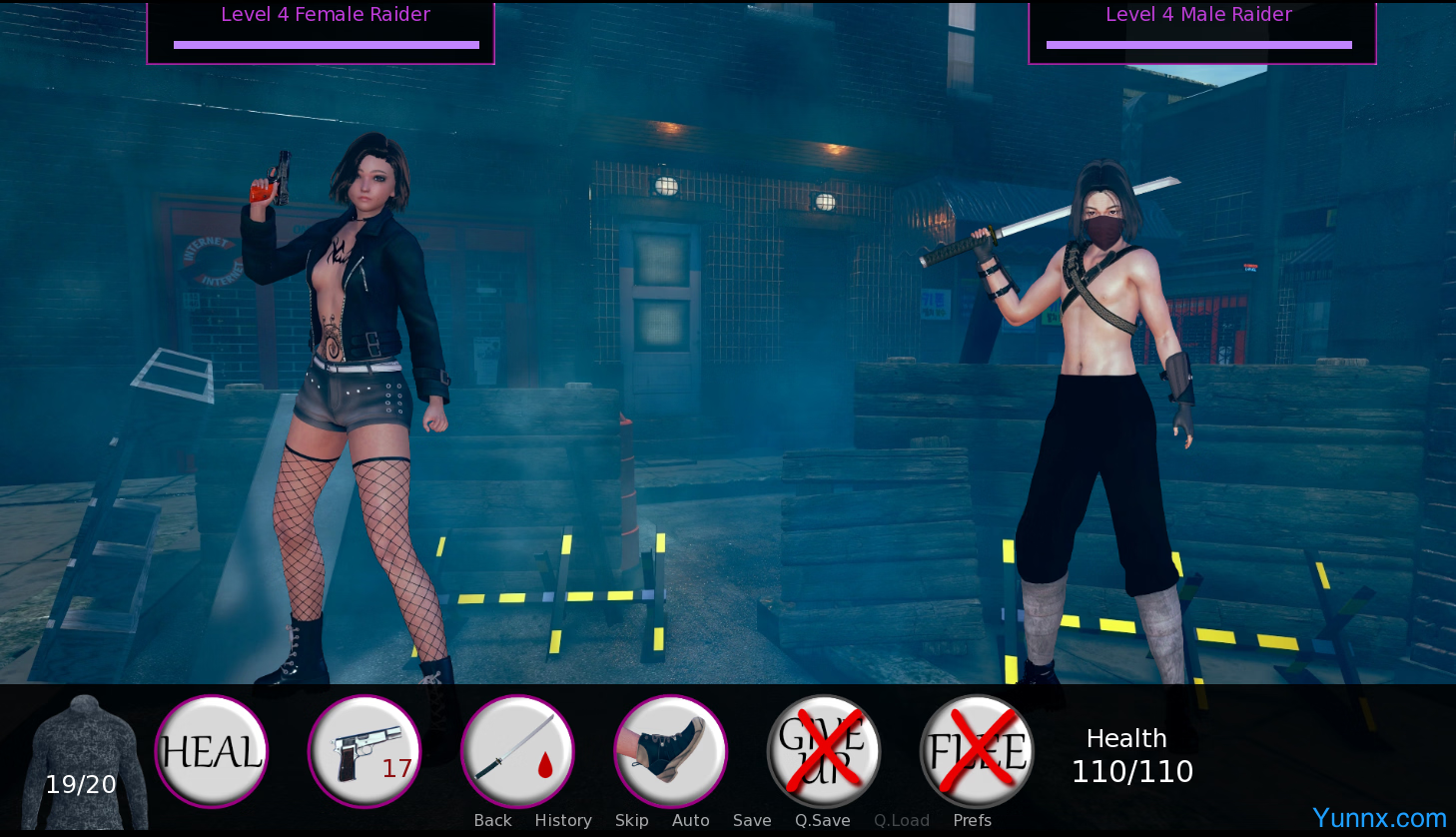Viewport: 1456px width, 837px height.
Task: Open the Save menu
Action: tap(752, 820)
